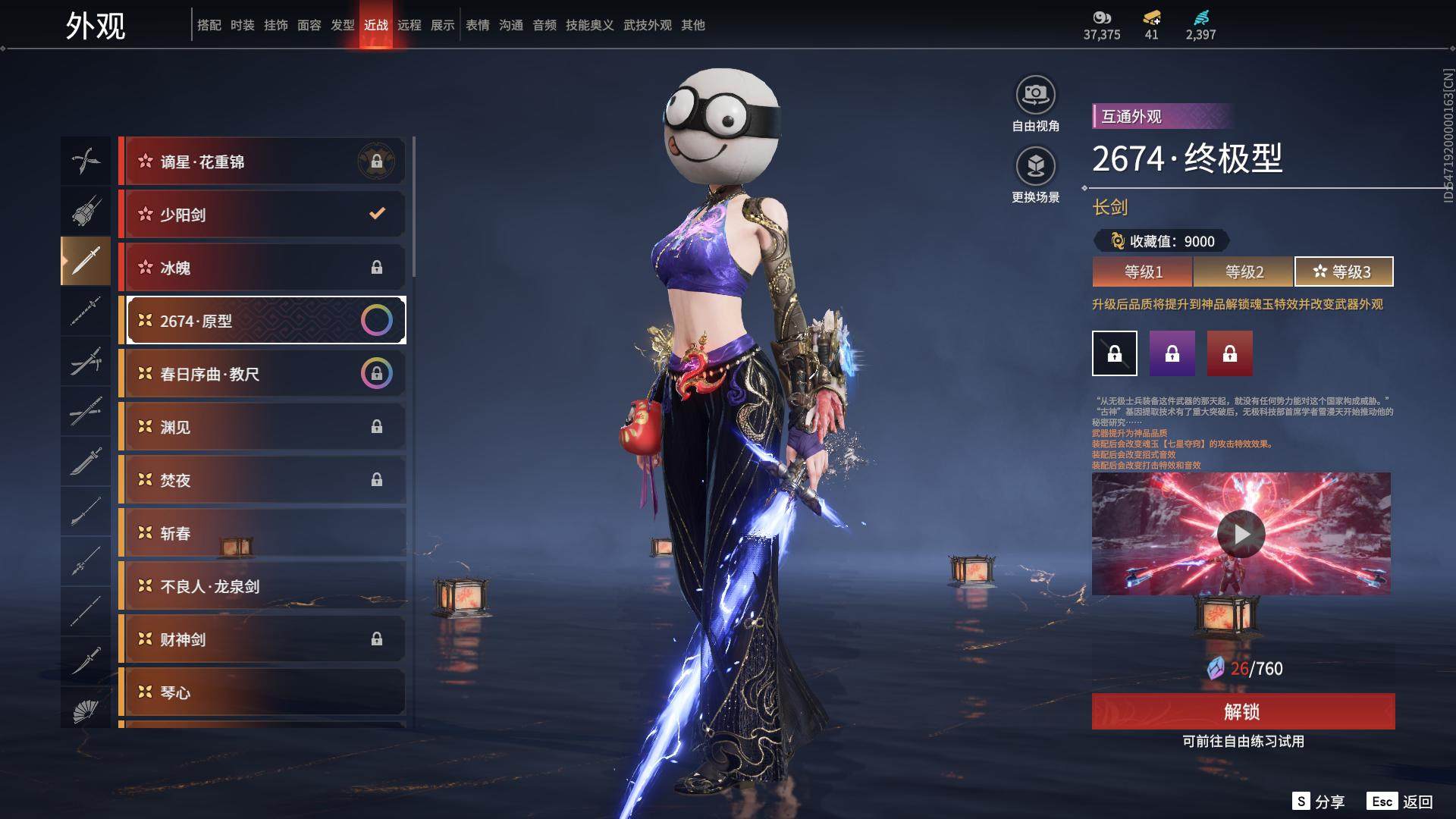Select the 发型 tab

point(343,25)
